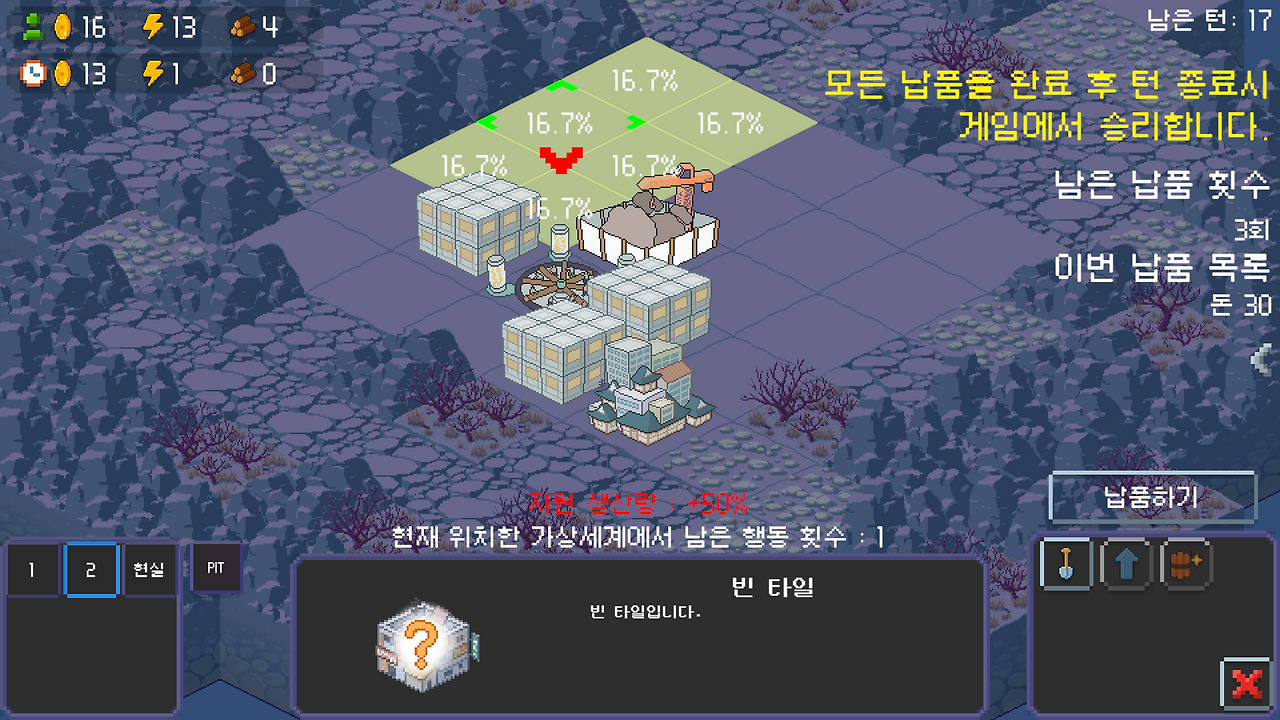
Task: Switch selection to world tab 1
Action: click(31, 568)
